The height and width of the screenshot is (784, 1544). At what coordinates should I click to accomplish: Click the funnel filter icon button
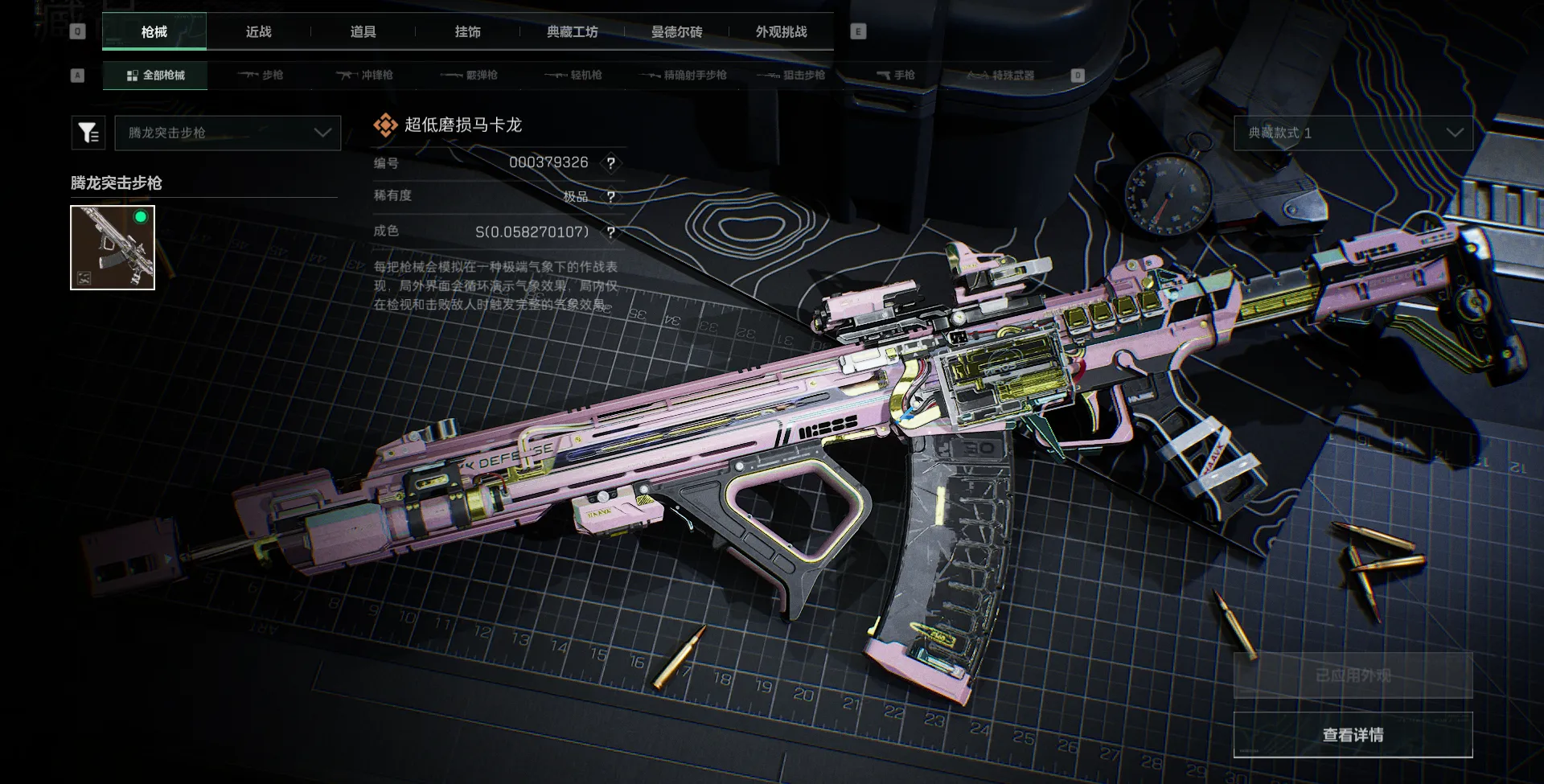88,133
